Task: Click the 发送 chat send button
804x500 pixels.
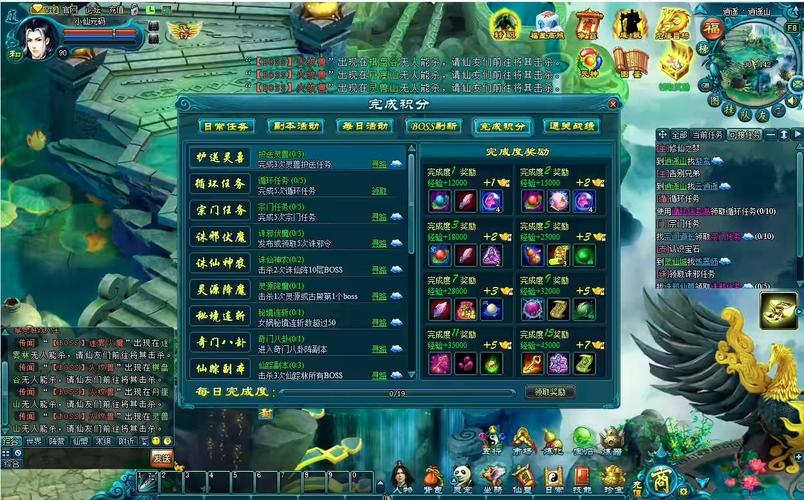Action: point(162,457)
